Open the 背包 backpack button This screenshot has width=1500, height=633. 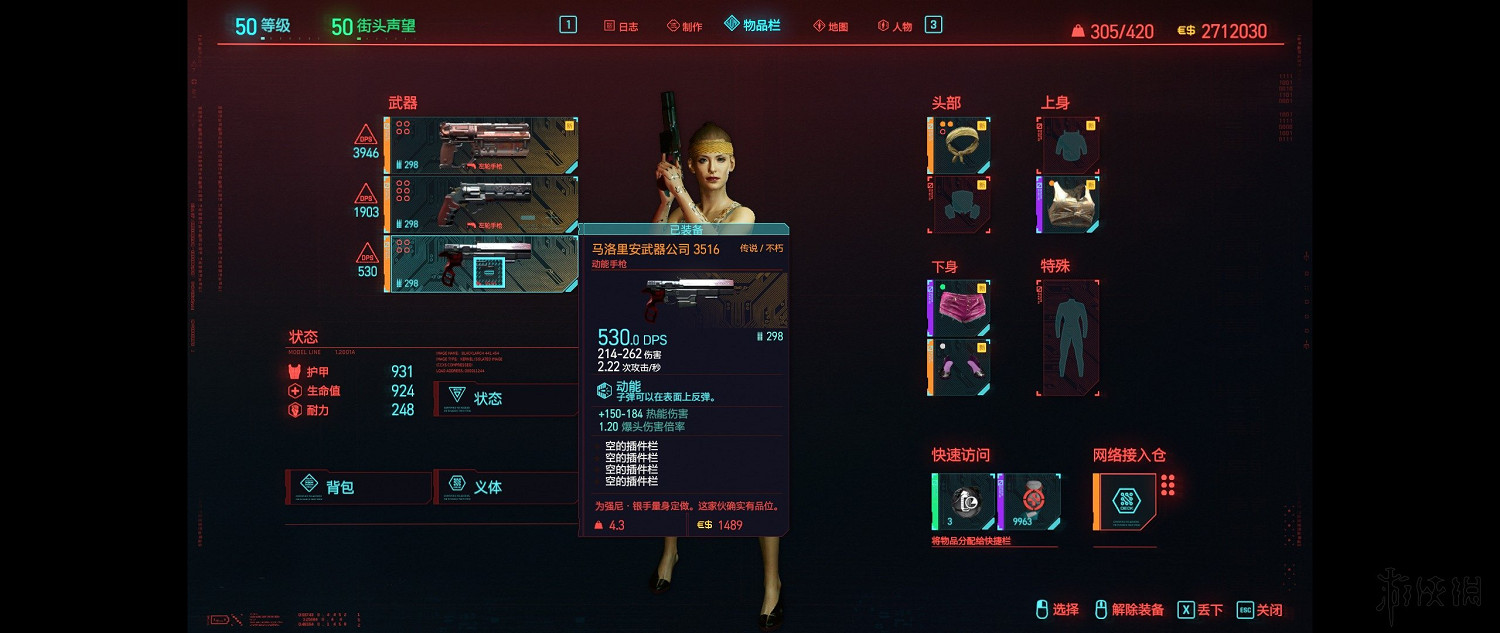358,487
